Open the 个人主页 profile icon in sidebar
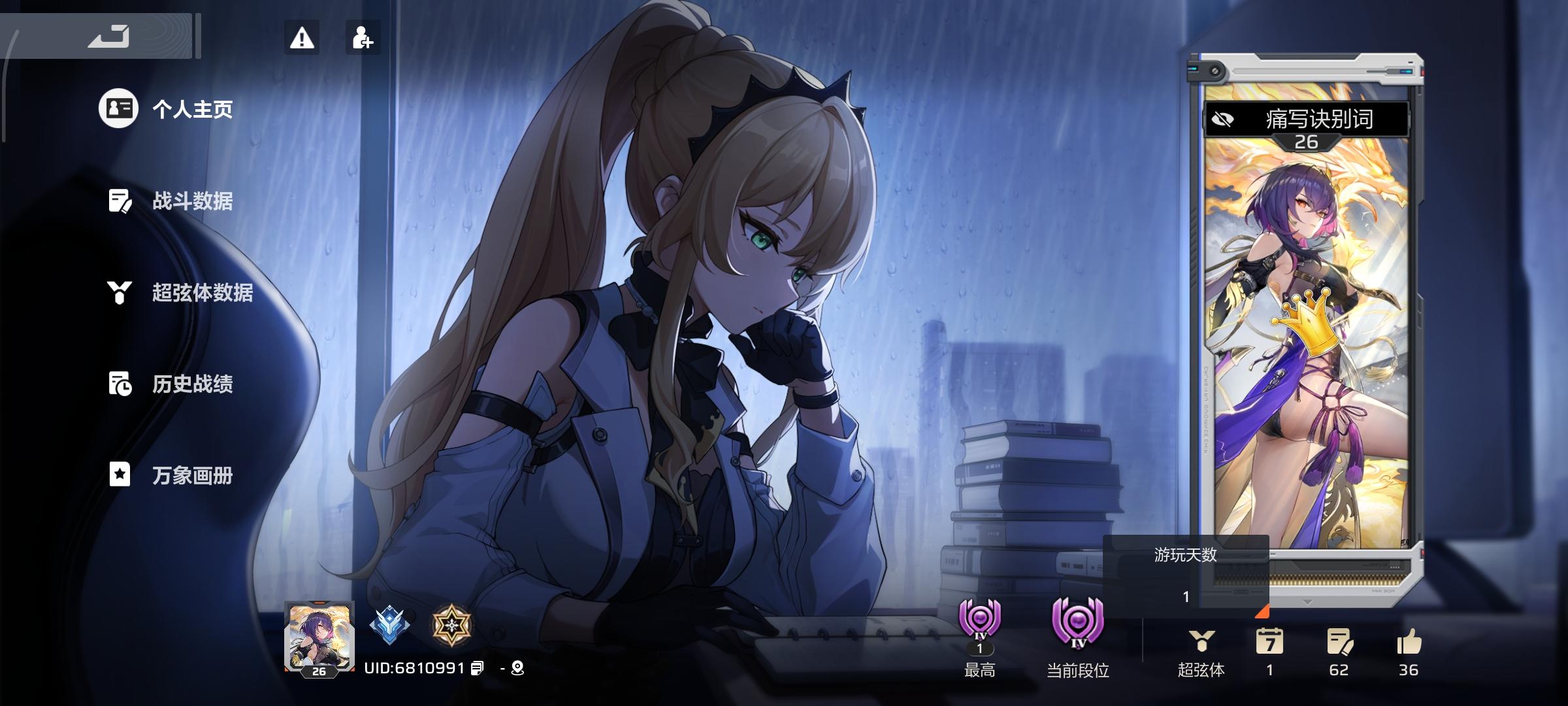The image size is (1568, 706). (118, 109)
